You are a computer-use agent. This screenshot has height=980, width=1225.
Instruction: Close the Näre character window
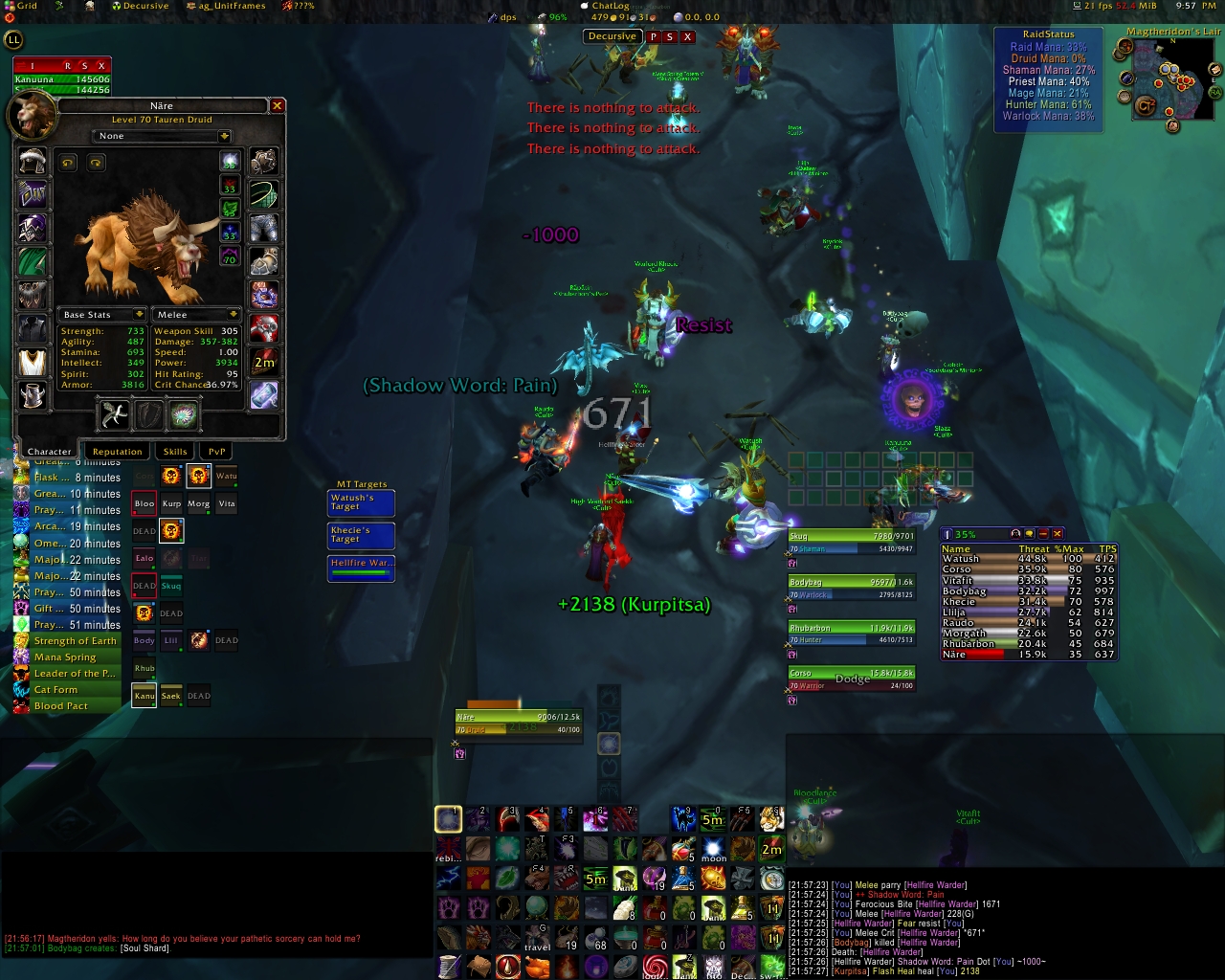[278, 106]
